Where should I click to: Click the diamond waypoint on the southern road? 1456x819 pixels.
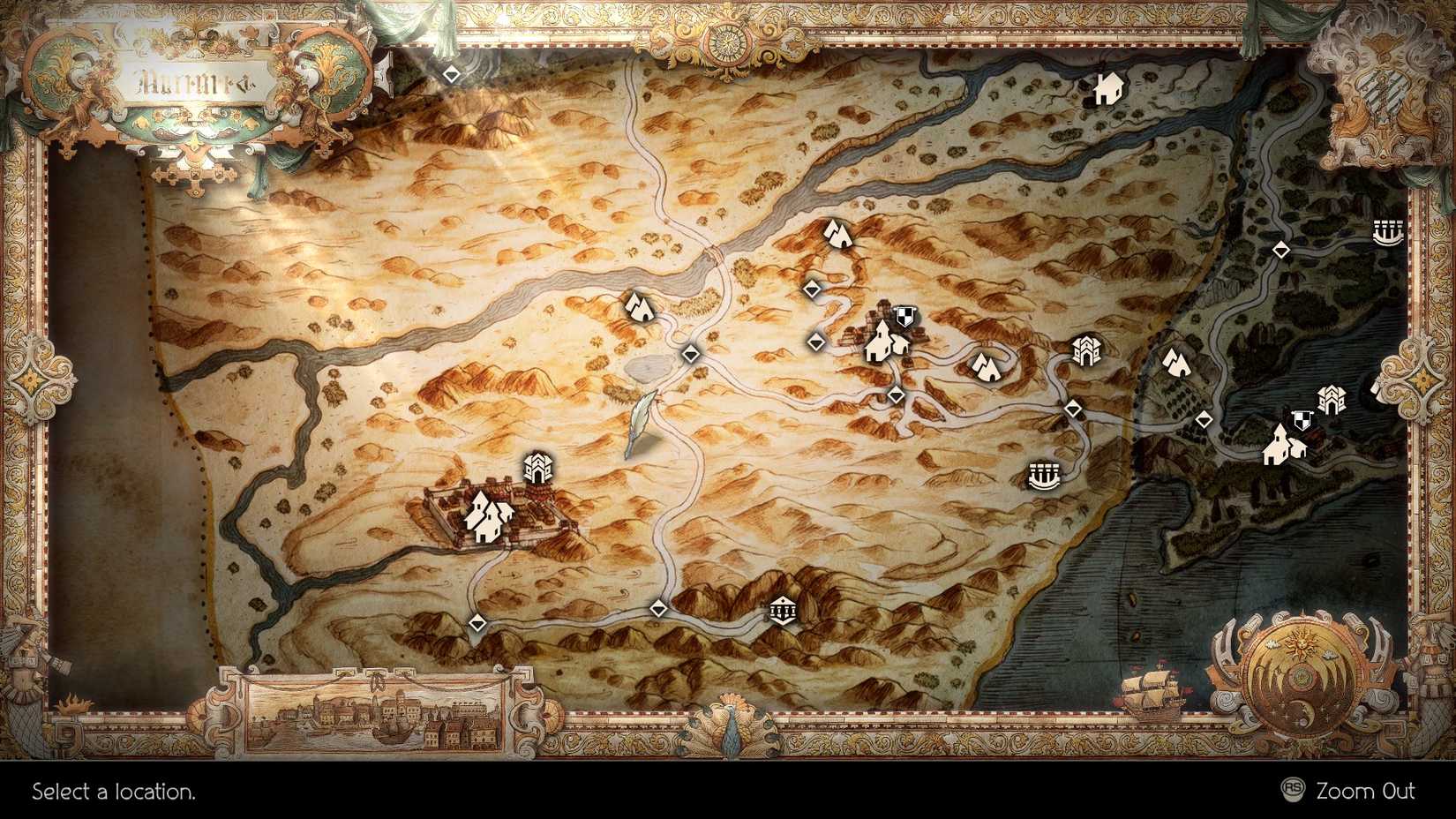click(x=659, y=607)
